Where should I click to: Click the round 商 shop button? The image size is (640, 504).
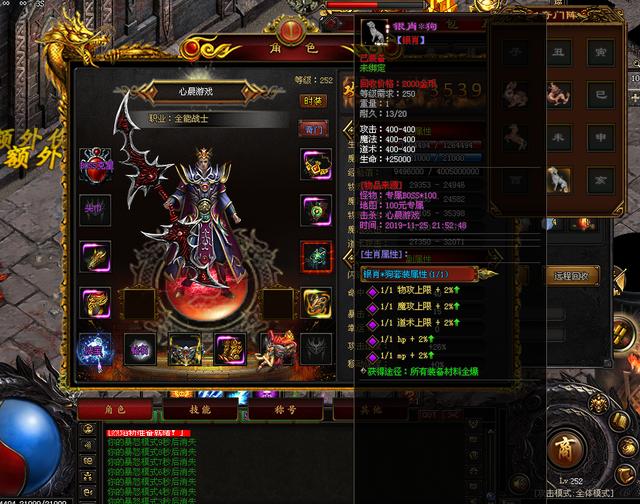565,445
